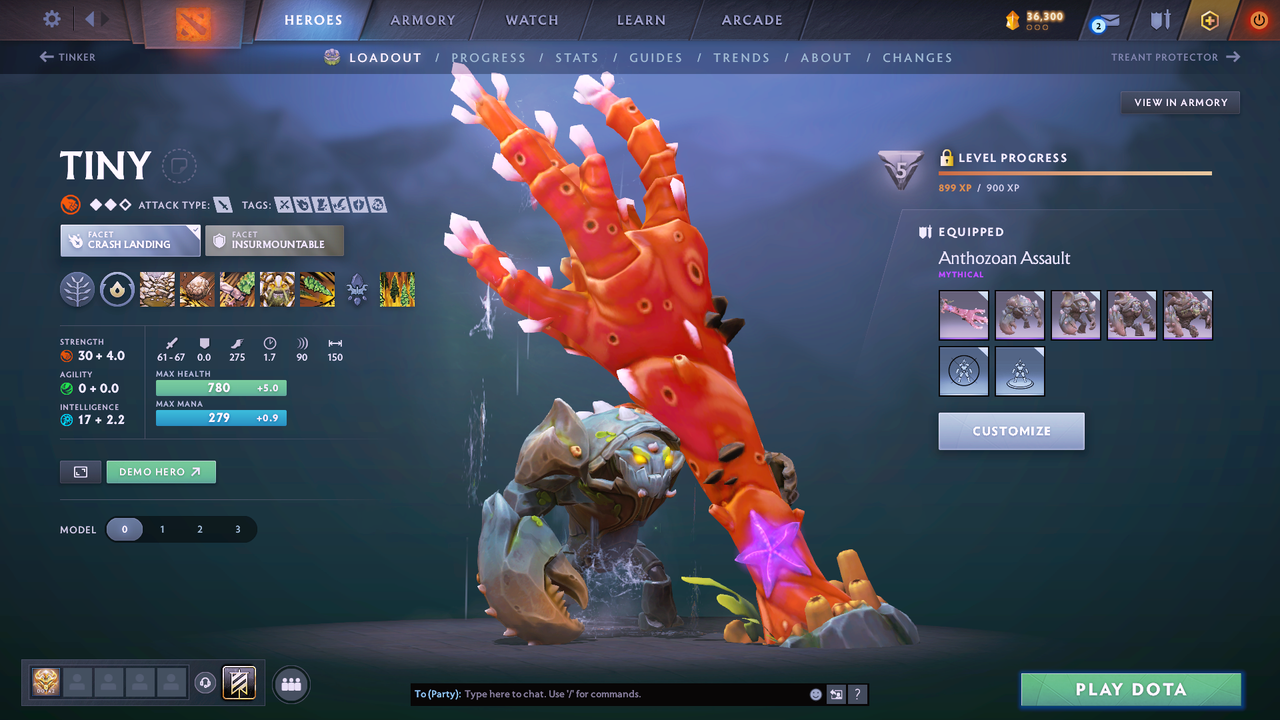Click the power button to exit Dota
The width and height of the screenshot is (1280, 720).
point(1258,19)
